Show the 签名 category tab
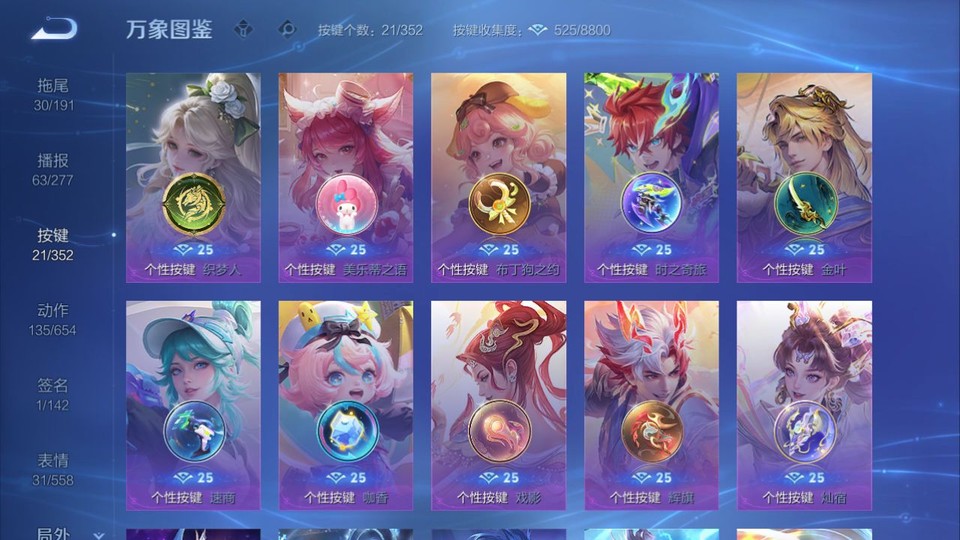Image resolution: width=960 pixels, height=540 pixels. [54, 395]
